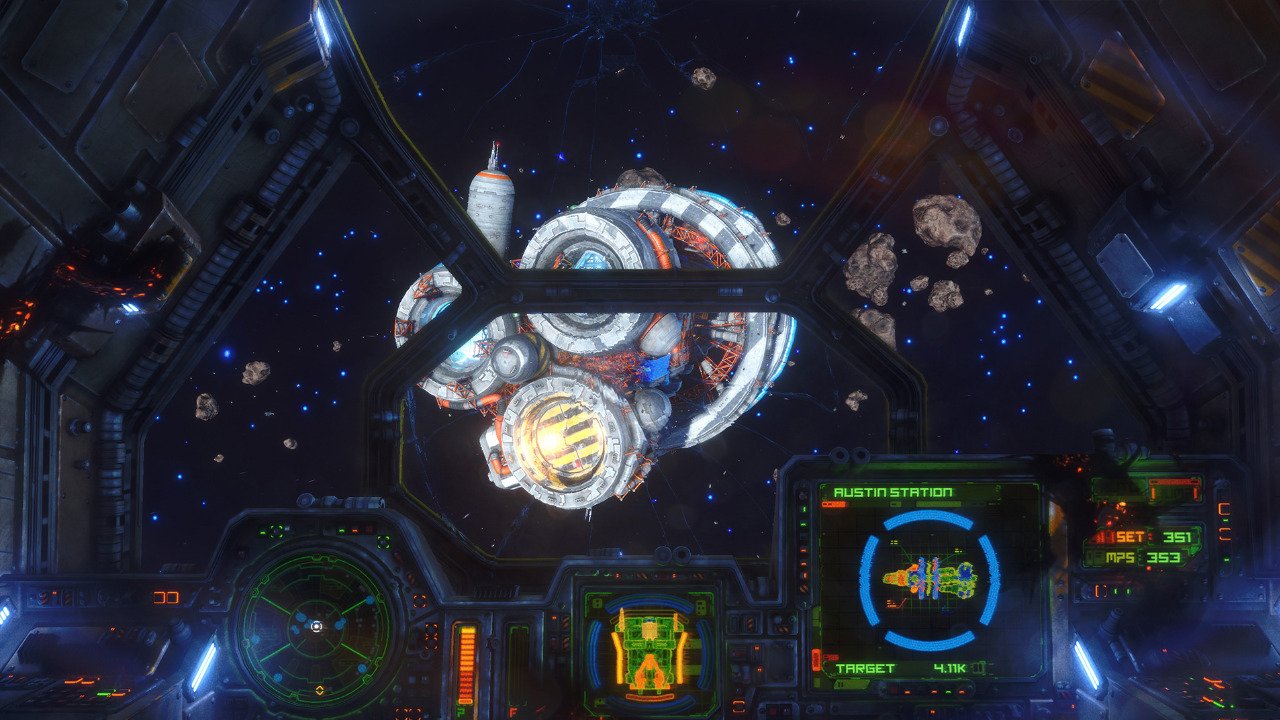This screenshot has height=720, width=1280.
Task: Select a blue contact dot on the radar
Action: point(370,599)
